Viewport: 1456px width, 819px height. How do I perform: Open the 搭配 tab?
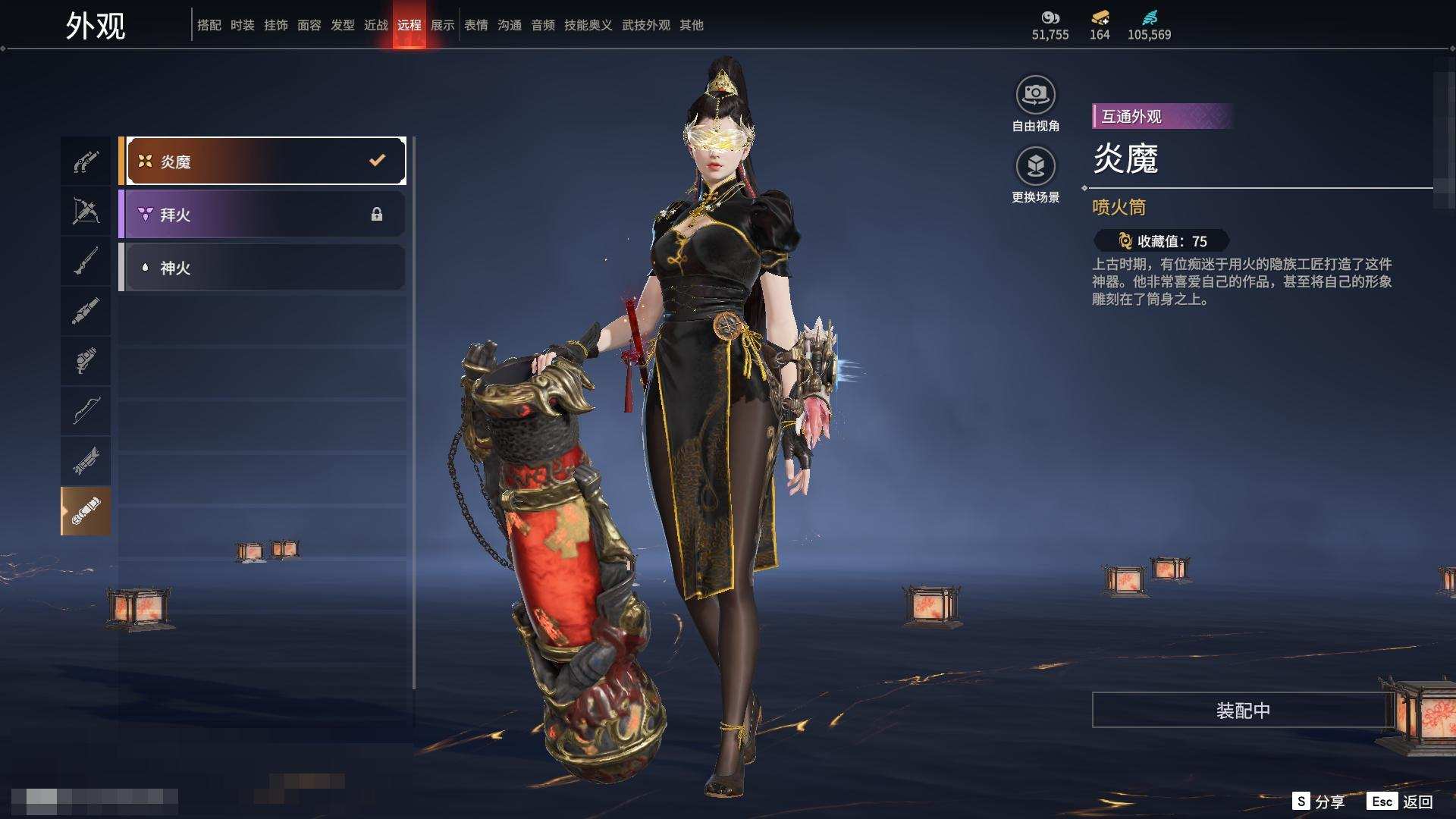[x=209, y=25]
